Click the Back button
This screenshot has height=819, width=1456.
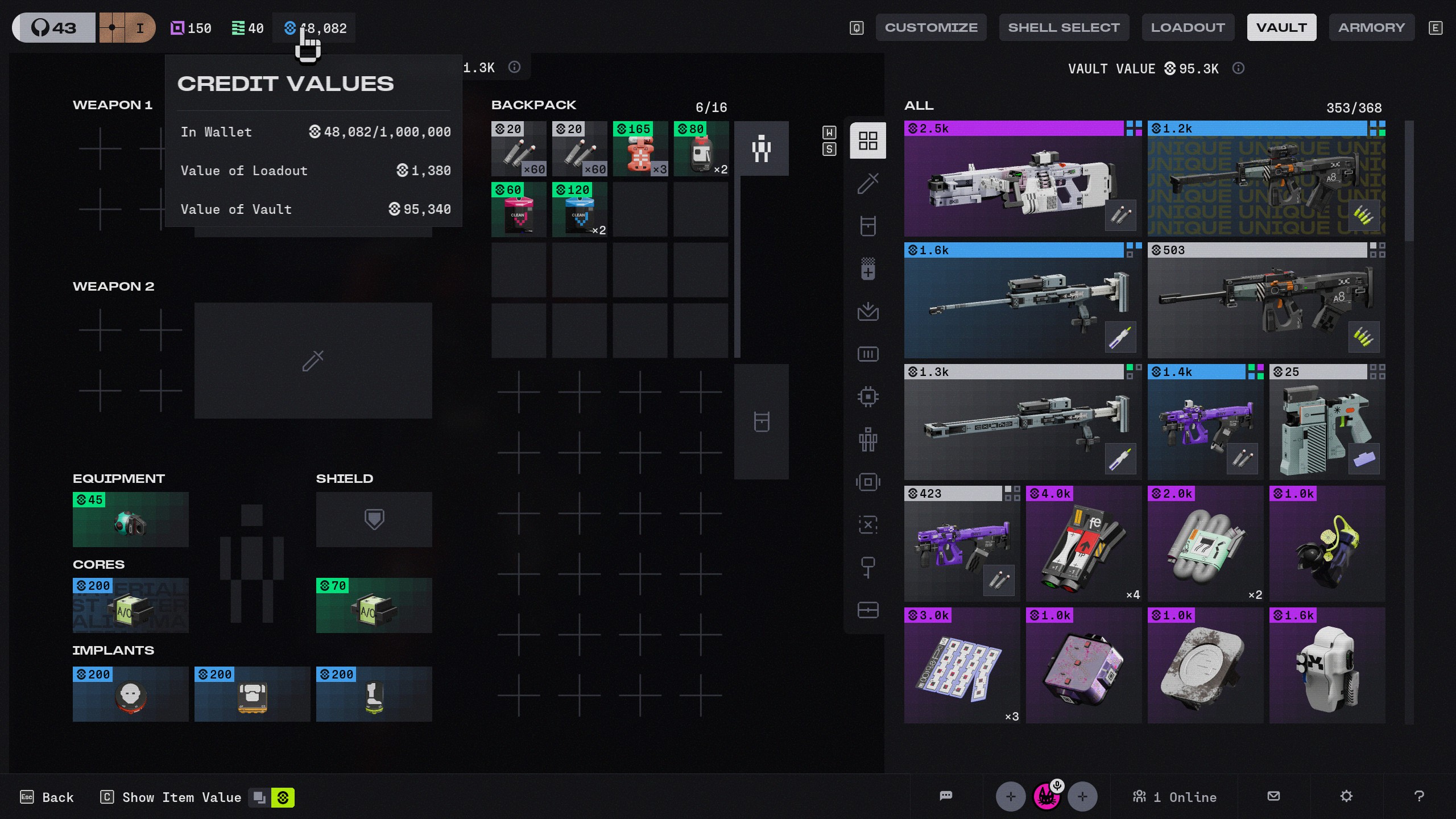(47, 797)
